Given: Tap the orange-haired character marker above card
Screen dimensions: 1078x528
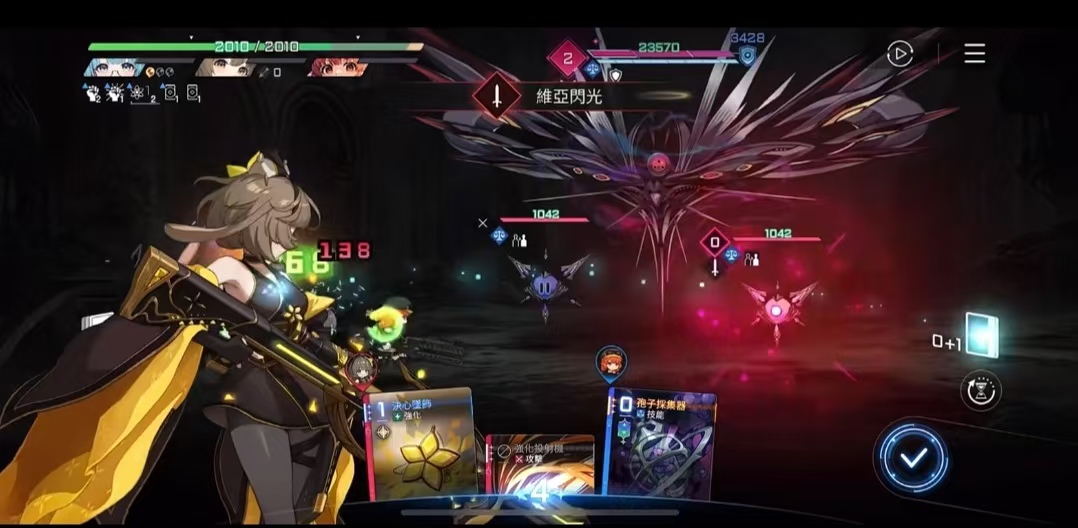Looking at the screenshot, I should click(610, 362).
